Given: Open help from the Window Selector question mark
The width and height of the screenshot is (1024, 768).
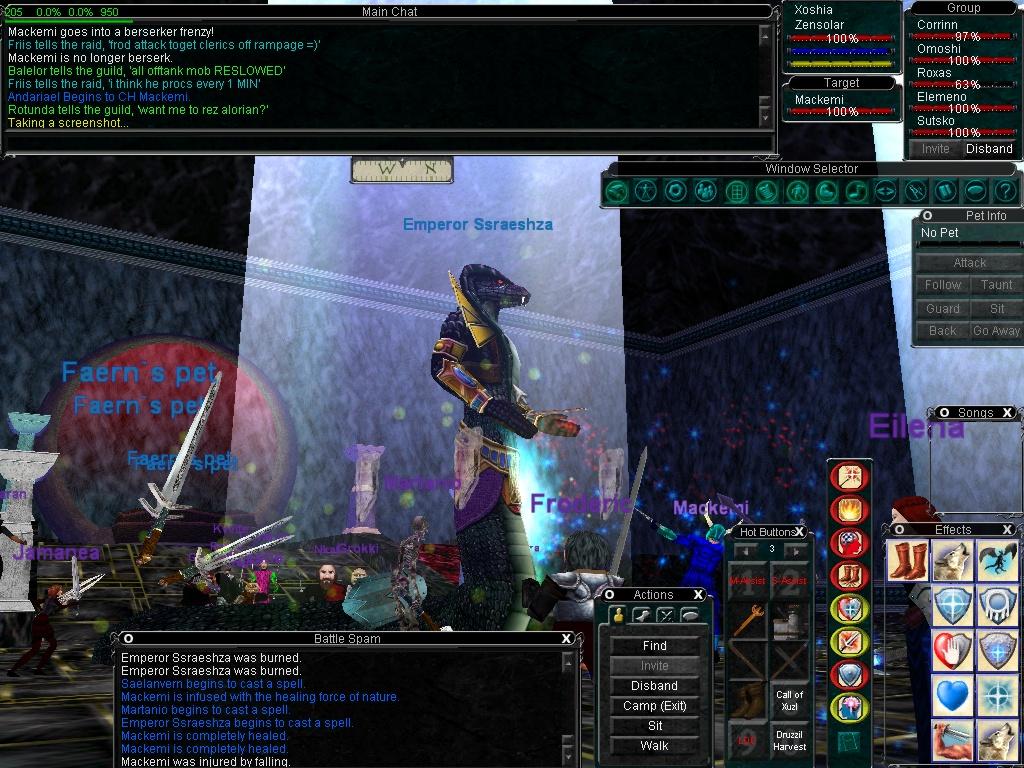Looking at the screenshot, I should pyautogui.click(x=1005, y=191).
